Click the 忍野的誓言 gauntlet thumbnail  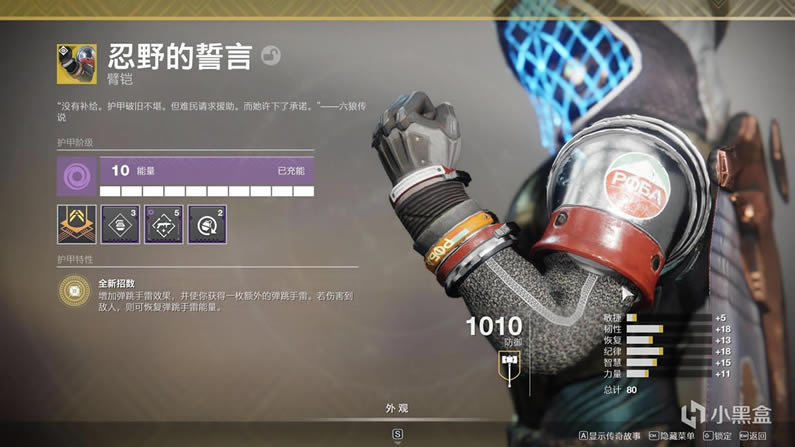(77, 63)
